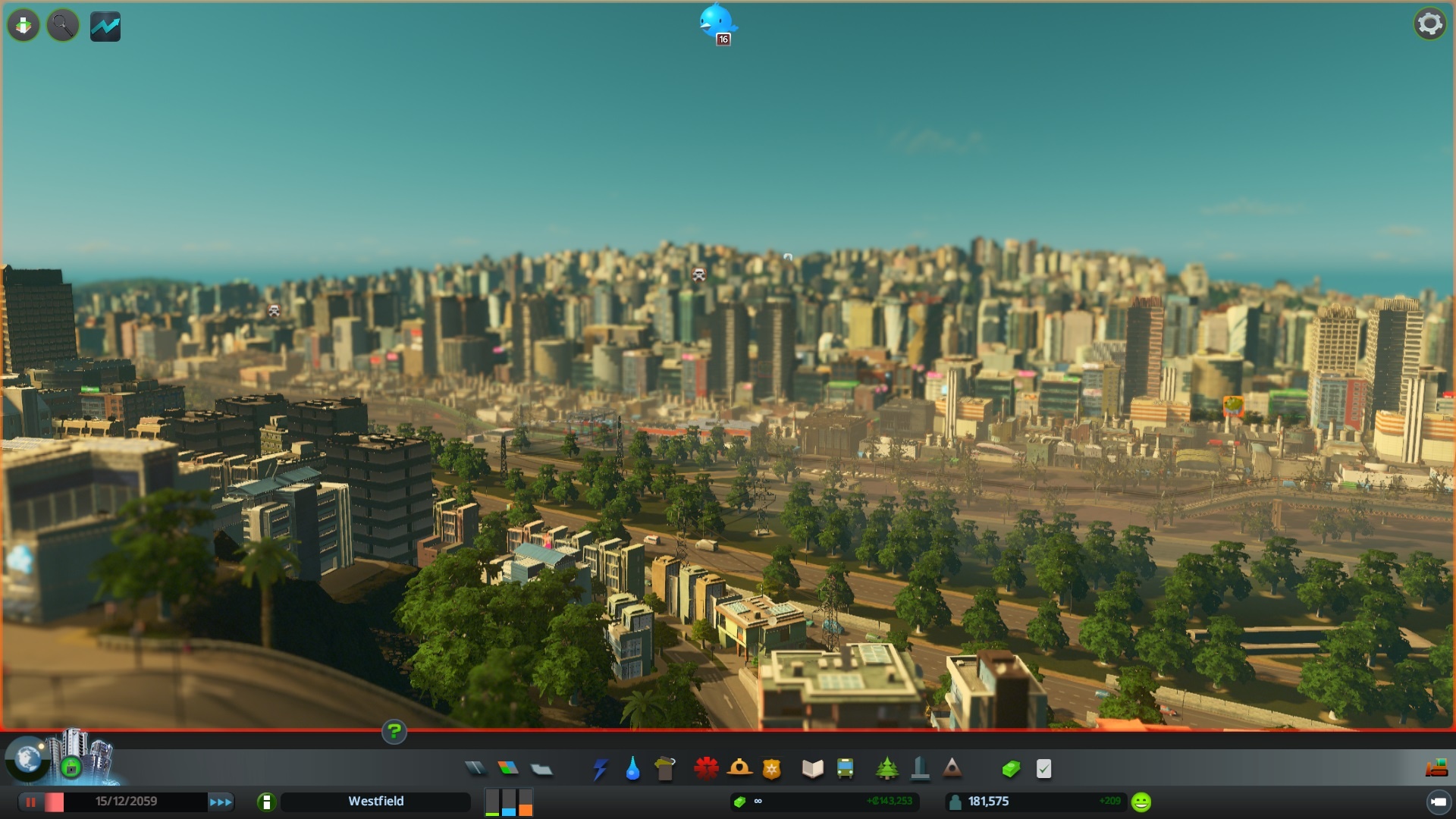This screenshot has width=1456, height=819.
Task: Open the Education book menu
Action: click(812, 769)
